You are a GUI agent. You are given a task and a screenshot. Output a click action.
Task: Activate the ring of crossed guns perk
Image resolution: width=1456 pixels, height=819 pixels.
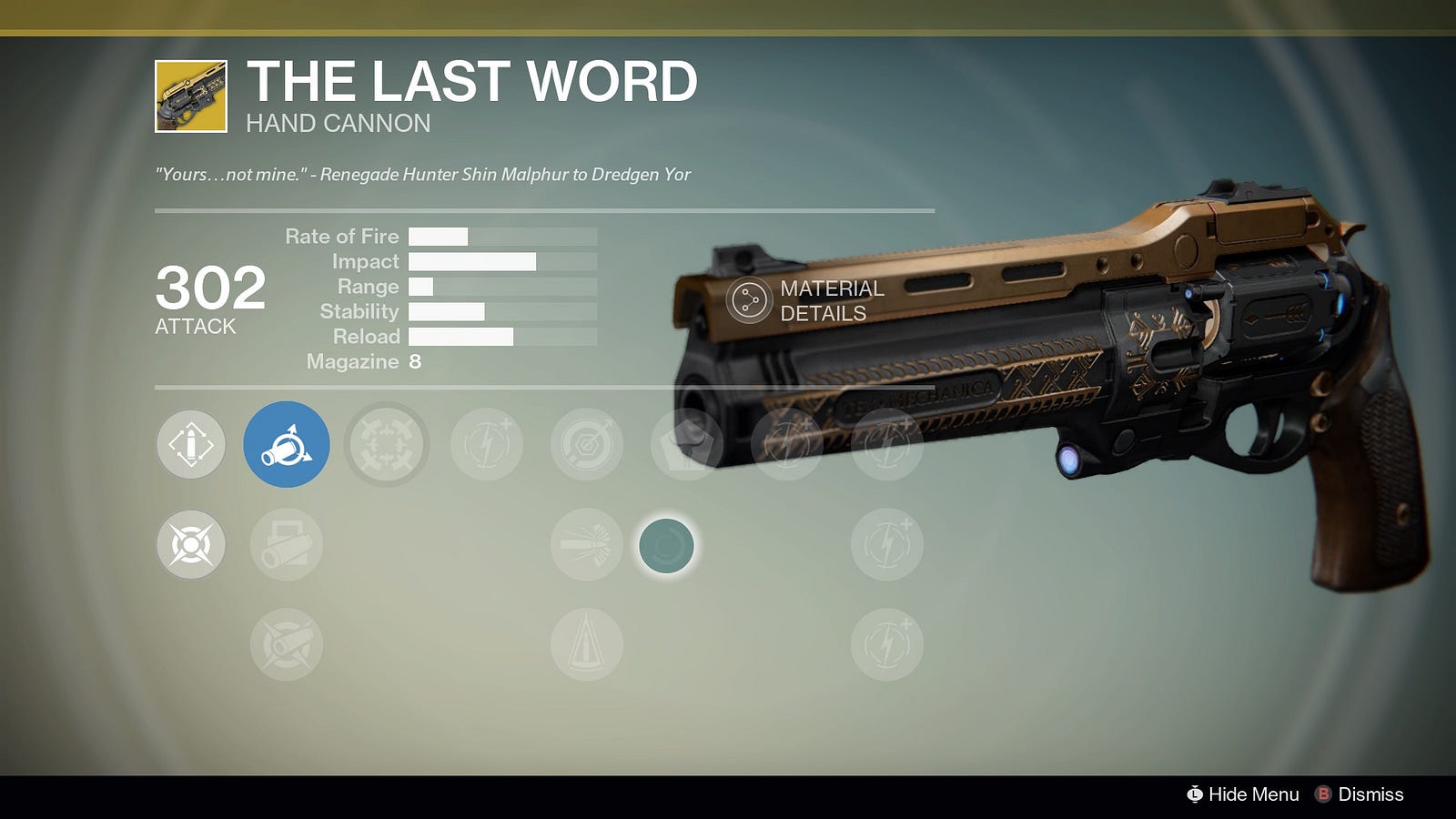pyautogui.click(x=387, y=444)
